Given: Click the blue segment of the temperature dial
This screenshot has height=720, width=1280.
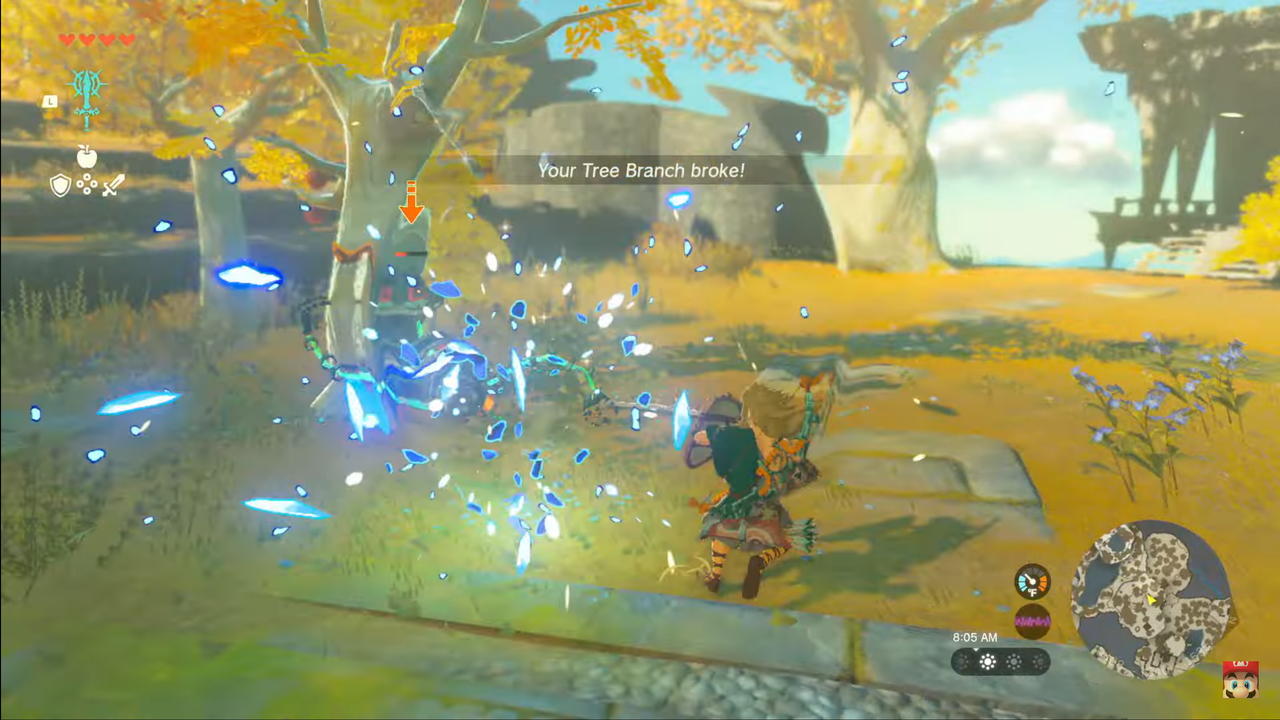Looking at the screenshot, I should (1023, 582).
